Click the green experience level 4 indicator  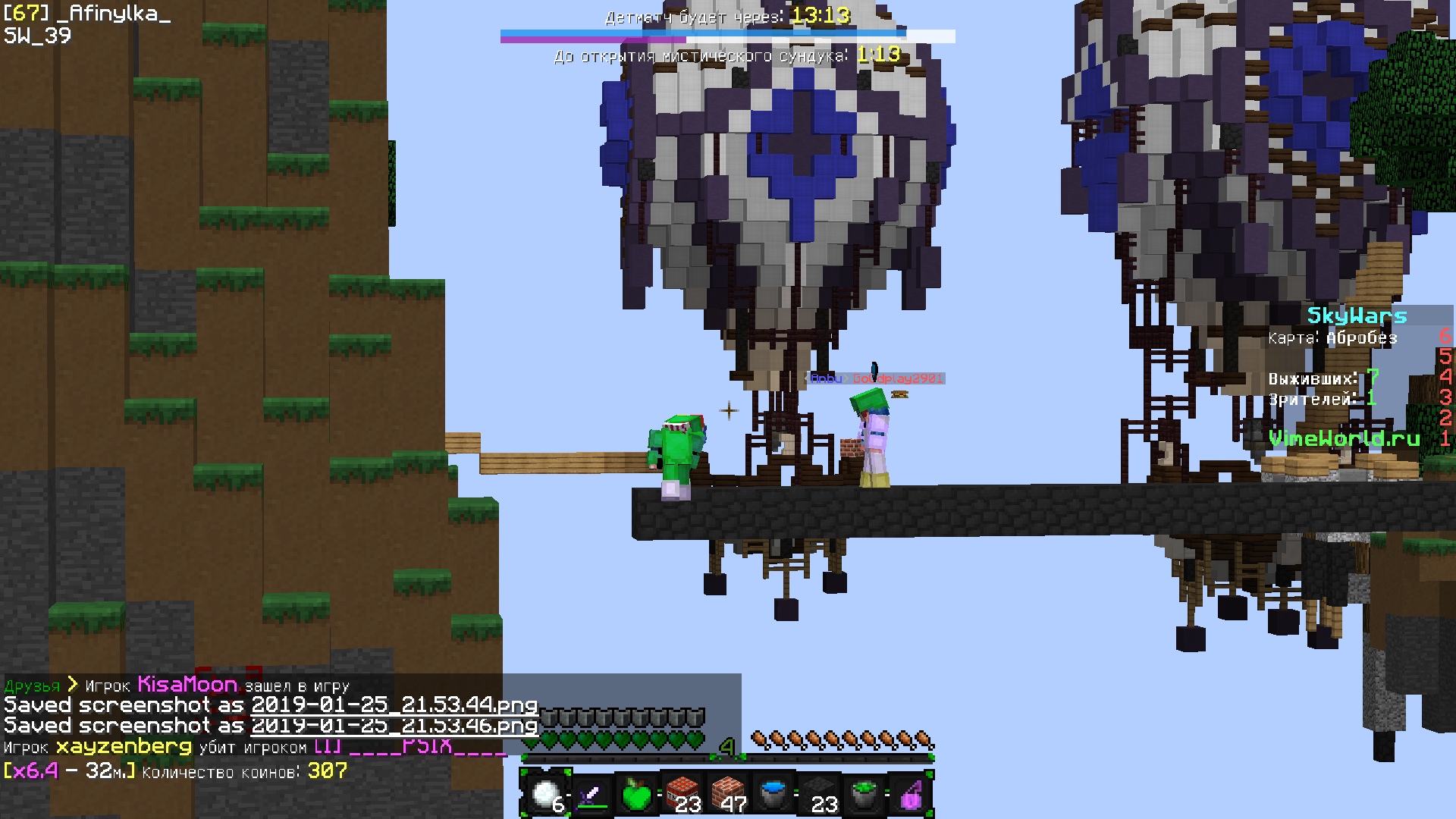726,748
